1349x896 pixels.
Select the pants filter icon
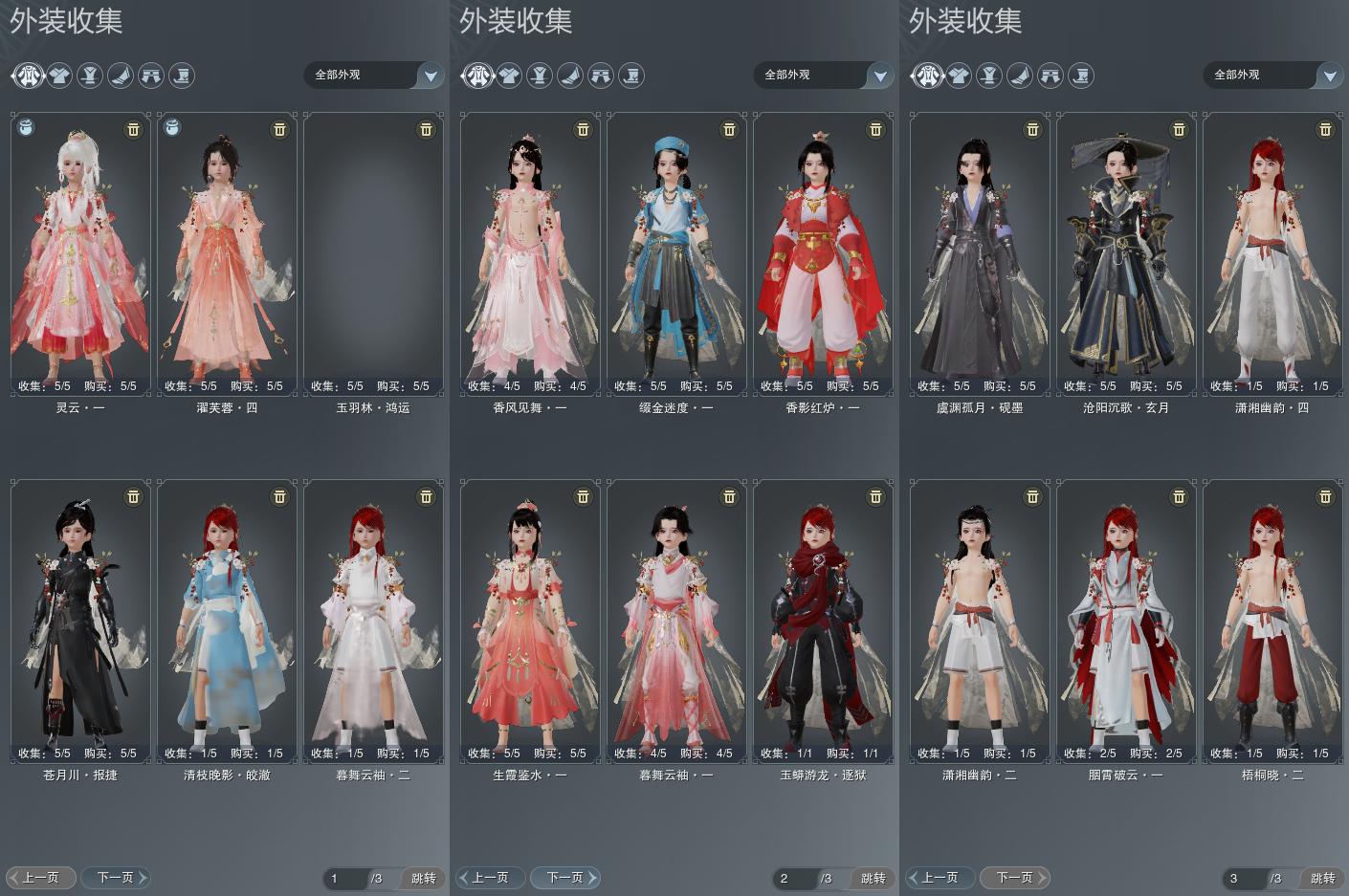coord(150,76)
